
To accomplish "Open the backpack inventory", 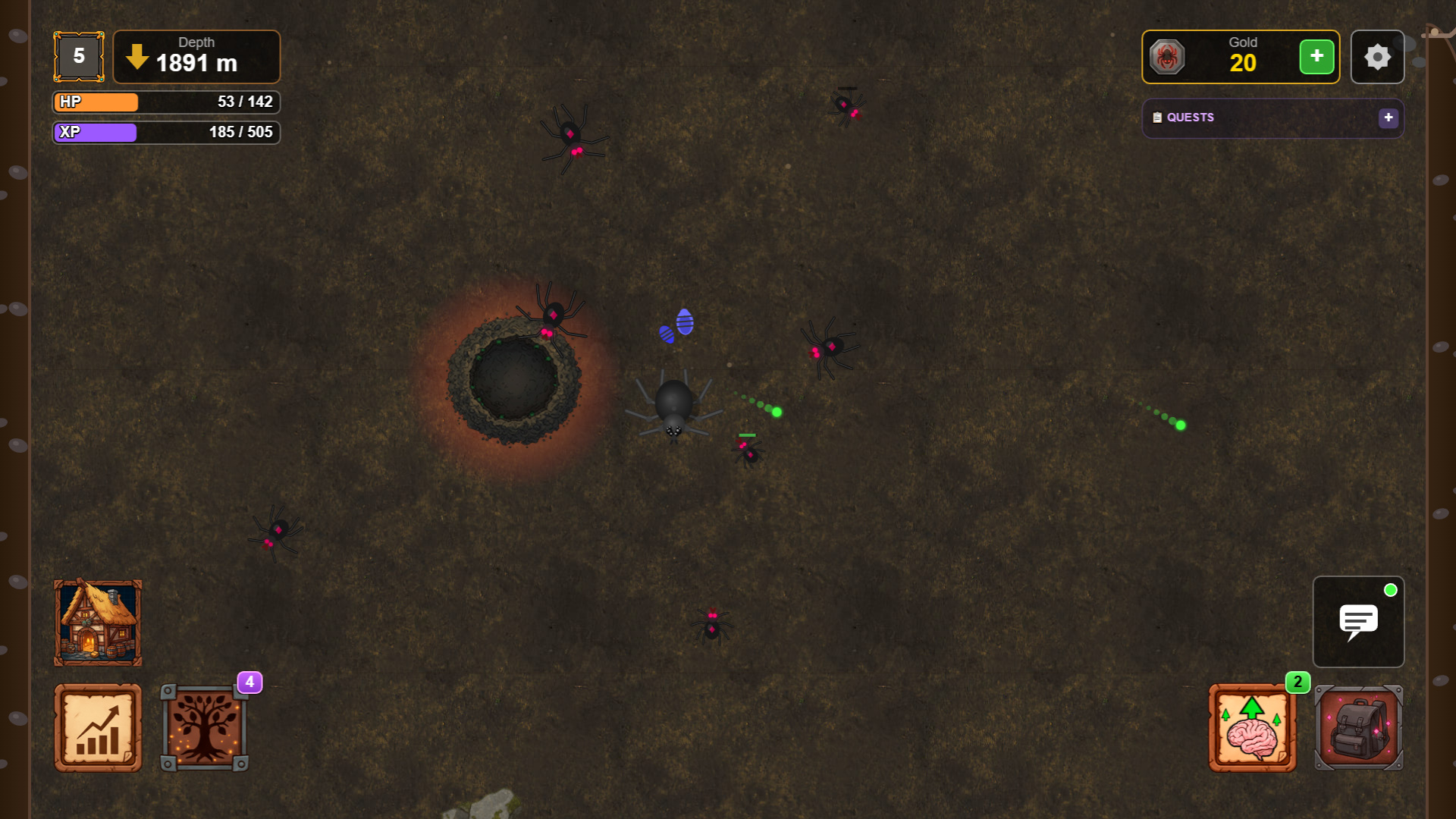I will pyautogui.click(x=1358, y=726).
